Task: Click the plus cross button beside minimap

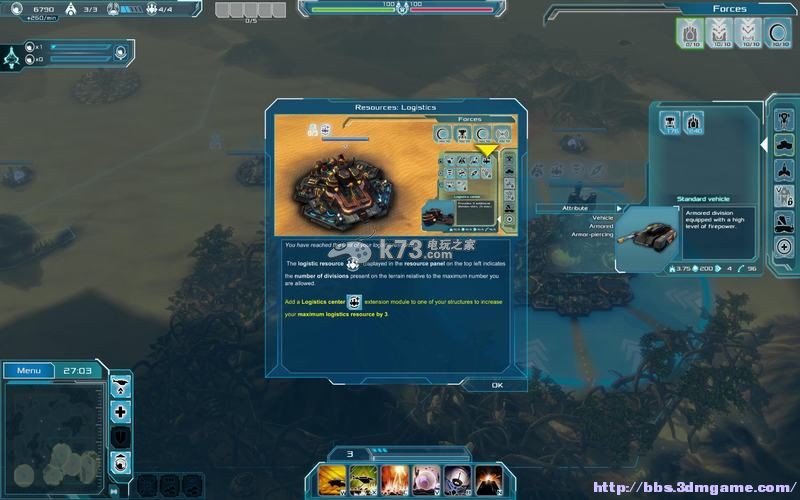Action: tap(121, 411)
